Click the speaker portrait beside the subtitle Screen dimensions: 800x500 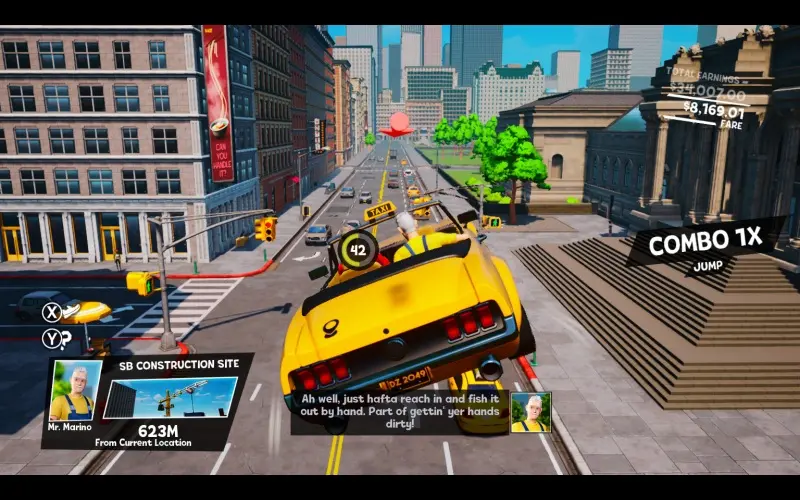pos(530,412)
